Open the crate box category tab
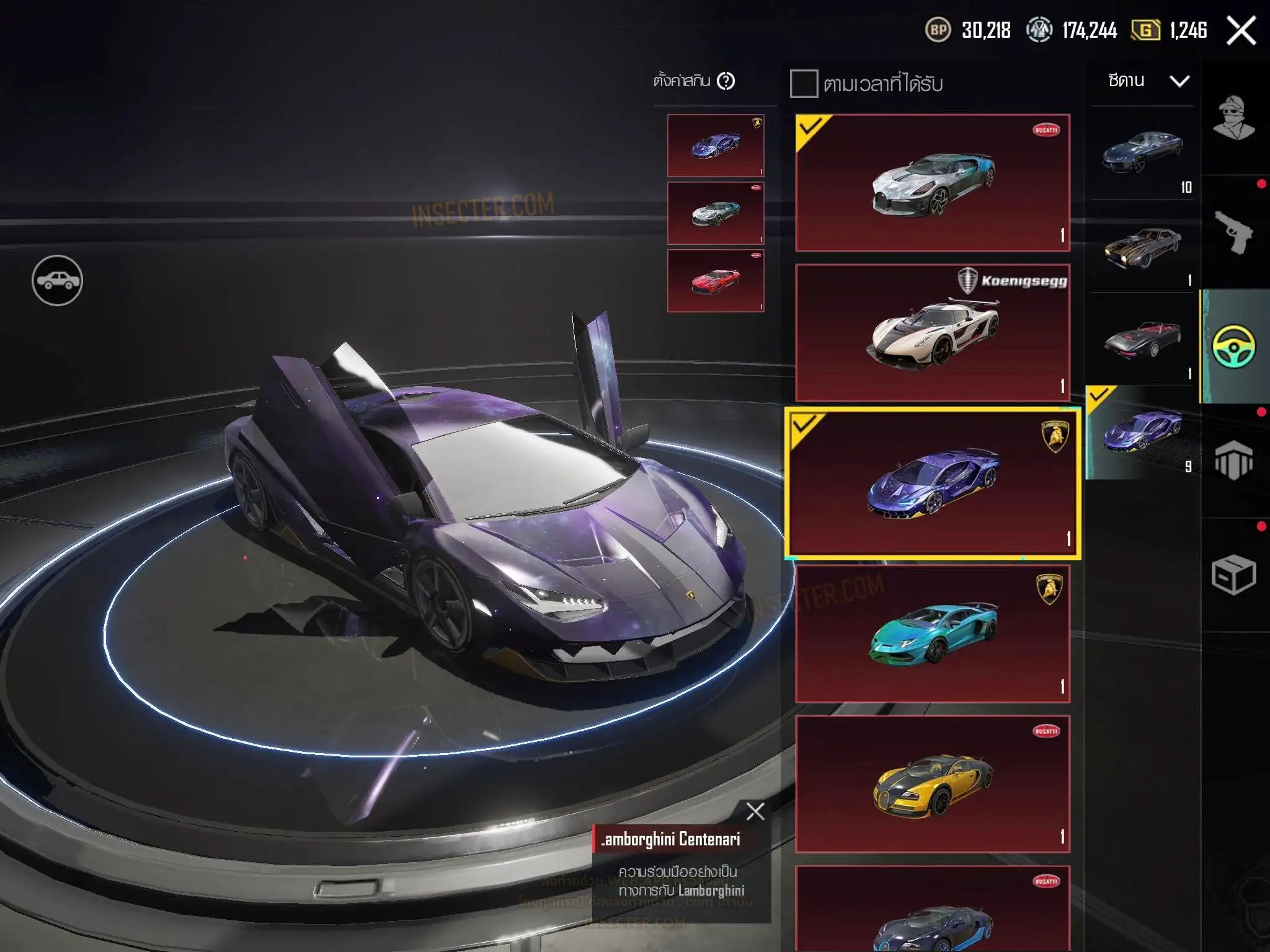Screen dimensions: 1270x952 coord(1233,575)
